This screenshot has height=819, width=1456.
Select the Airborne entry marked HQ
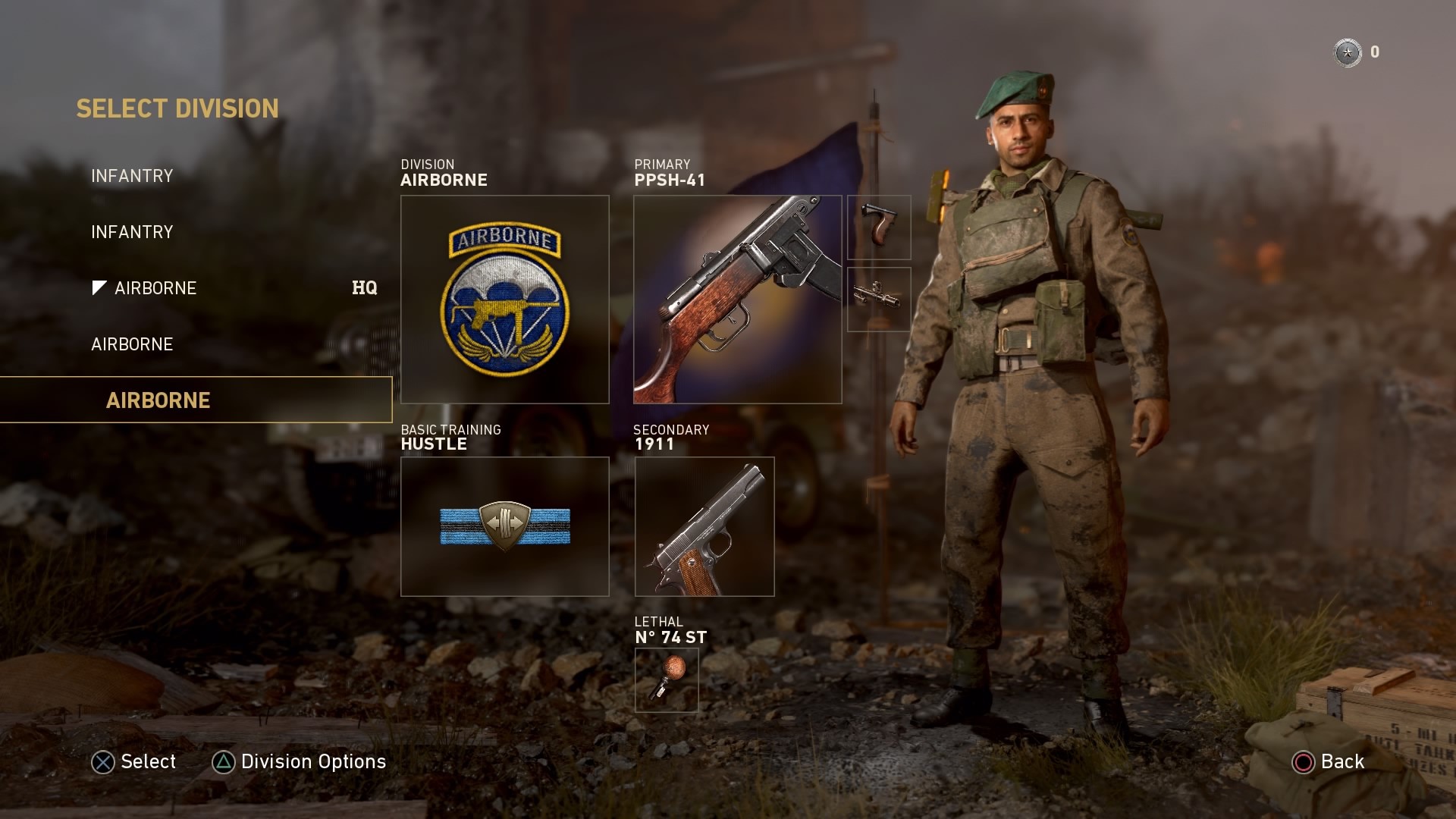[x=155, y=288]
